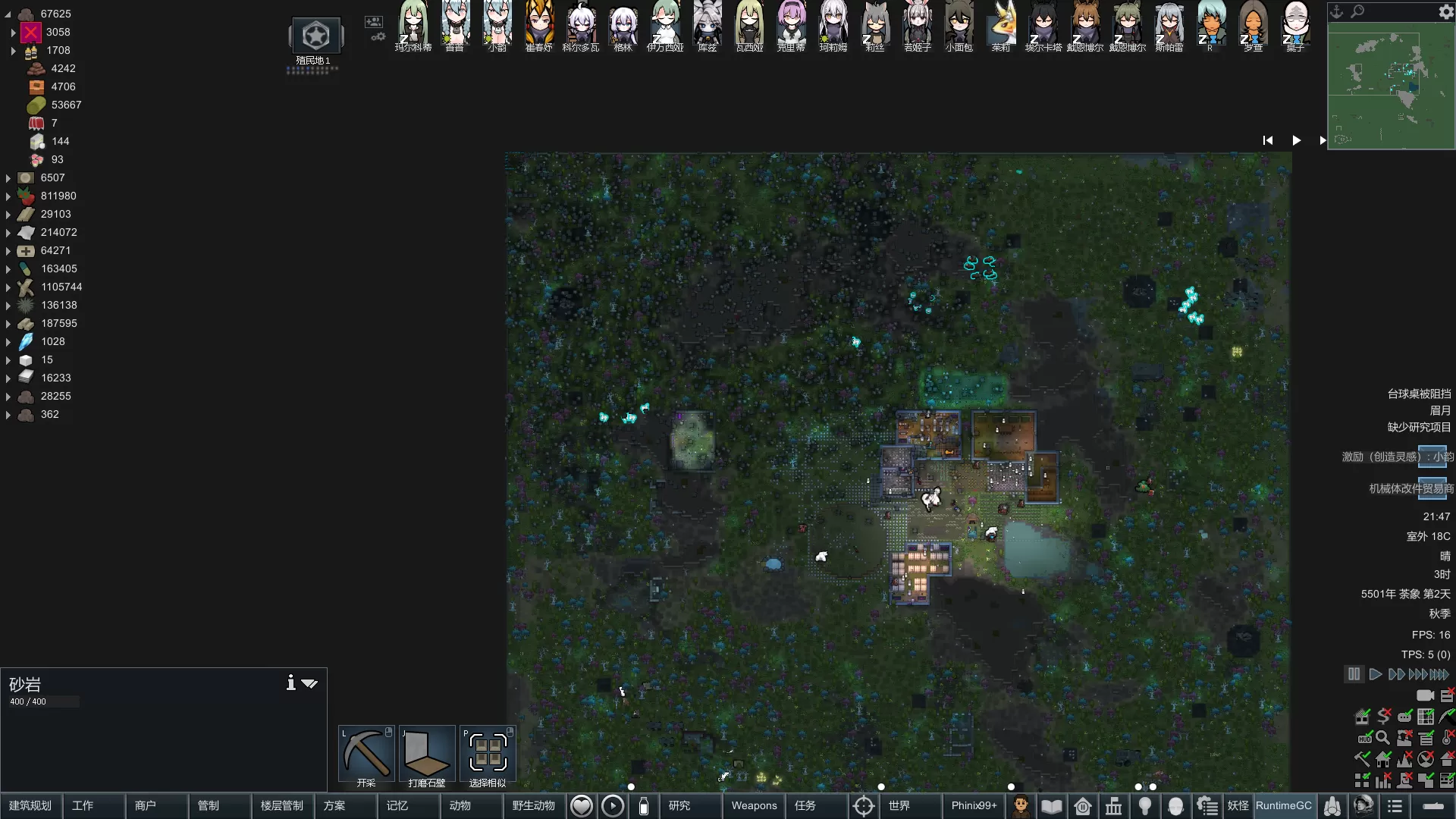Viewport: 1456px width, 819px height.
Task: Open the 工作 work tab
Action: click(x=83, y=805)
